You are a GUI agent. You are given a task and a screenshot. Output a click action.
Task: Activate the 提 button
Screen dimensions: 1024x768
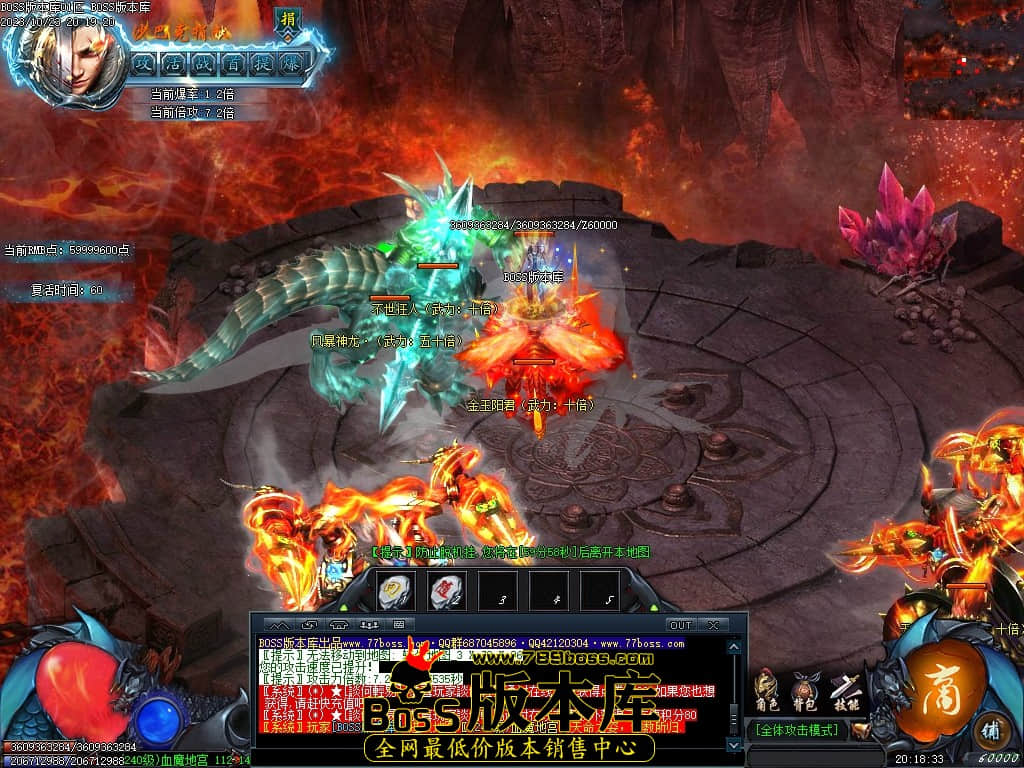[x=262, y=62]
